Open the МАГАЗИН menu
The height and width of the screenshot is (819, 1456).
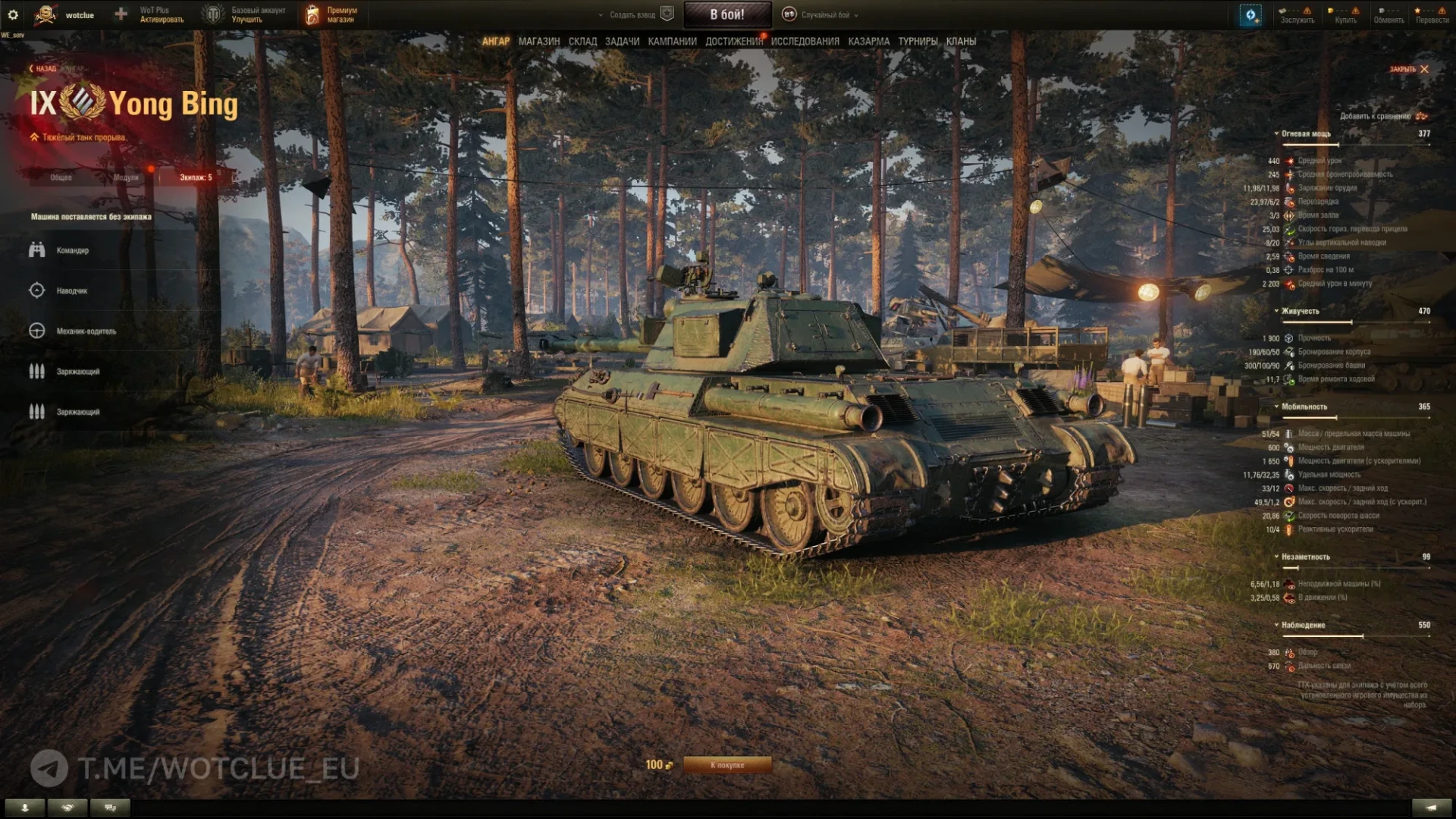click(538, 42)
